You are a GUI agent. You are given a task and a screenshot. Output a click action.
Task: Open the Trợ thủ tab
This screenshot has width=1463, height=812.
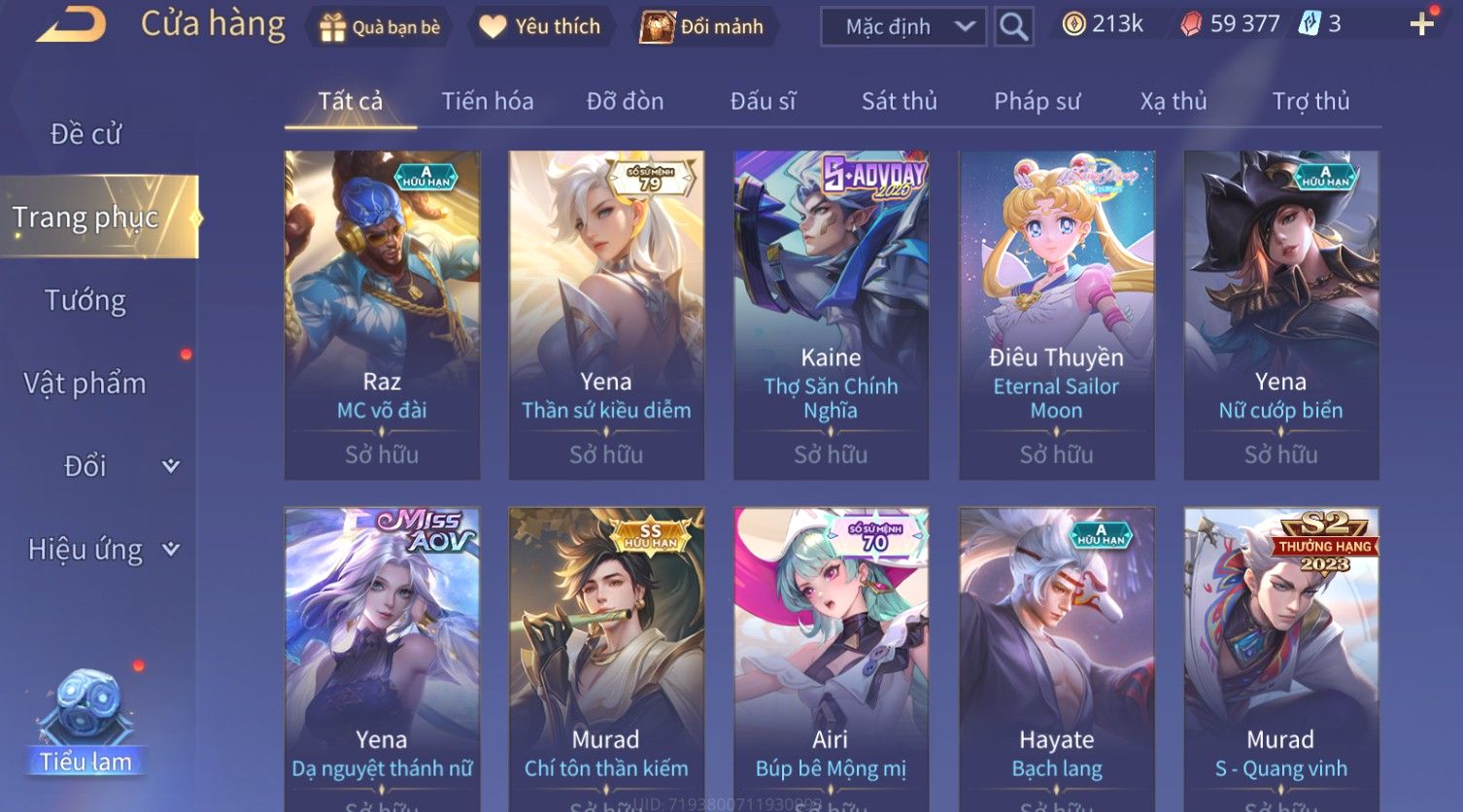tap(1310, 101)
